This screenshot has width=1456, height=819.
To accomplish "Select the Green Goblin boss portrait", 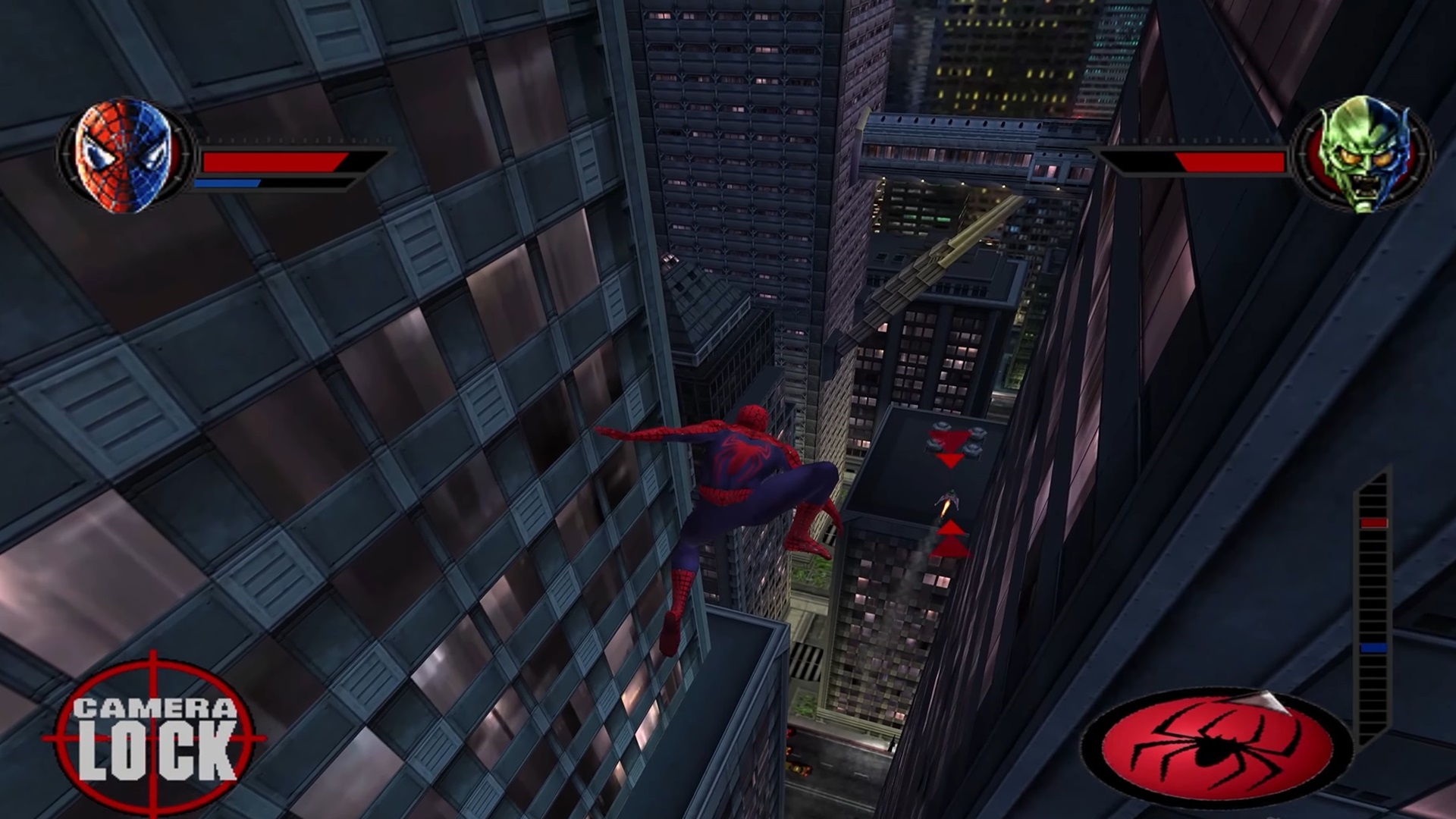I will 1361,154.
